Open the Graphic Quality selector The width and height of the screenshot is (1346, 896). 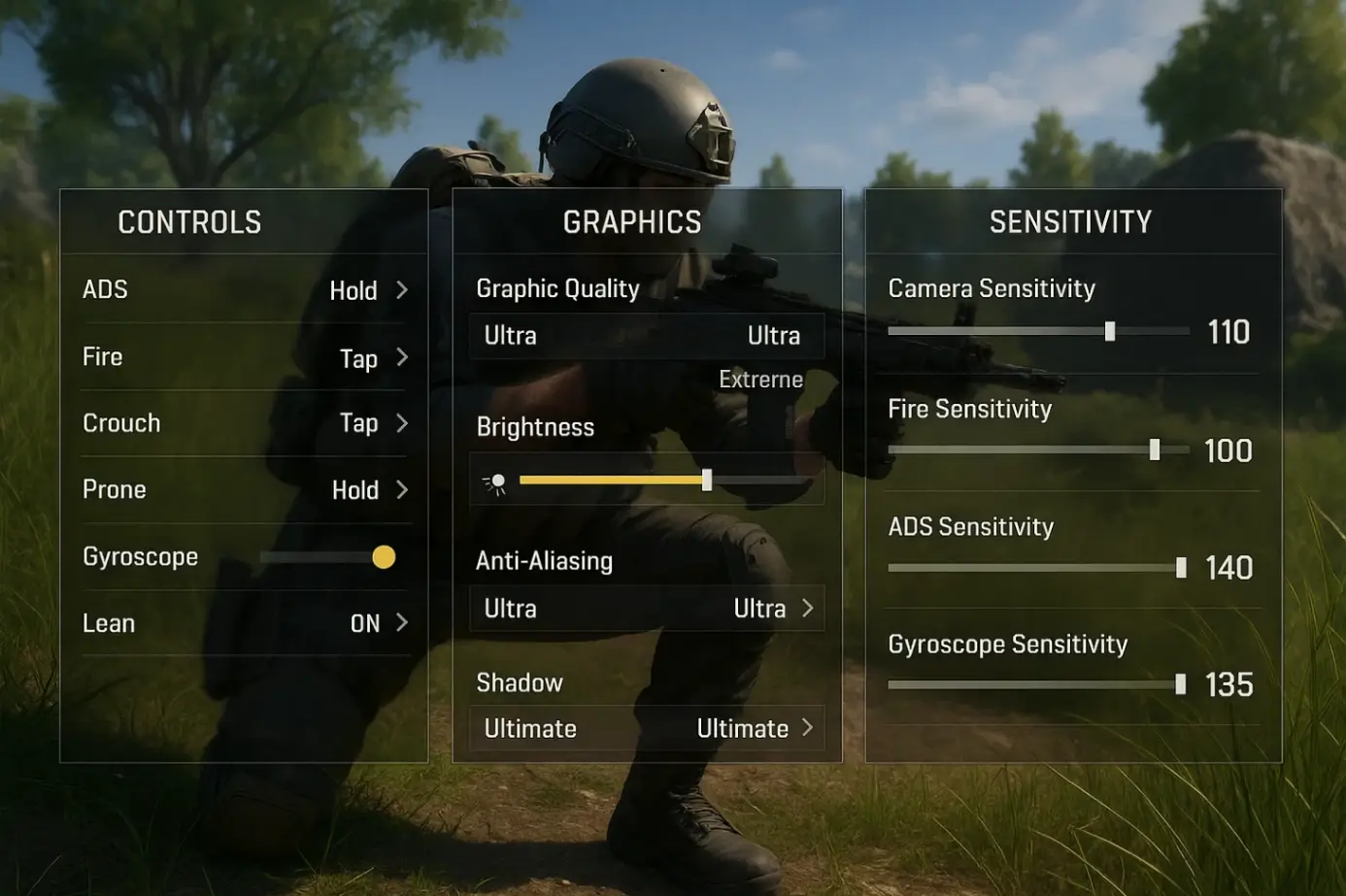[646, 336]
